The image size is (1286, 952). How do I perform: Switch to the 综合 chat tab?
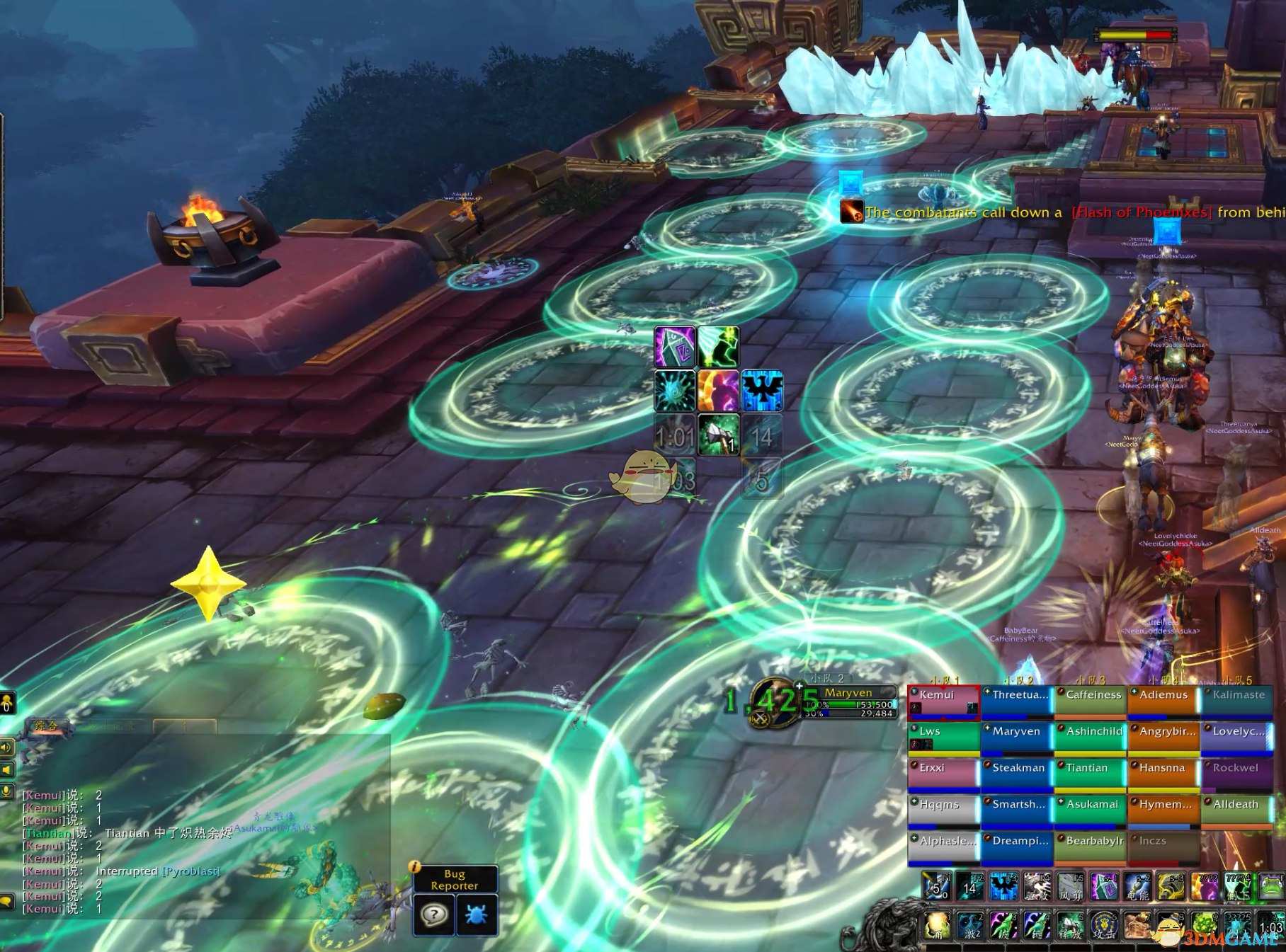click(x=47, y=726)
